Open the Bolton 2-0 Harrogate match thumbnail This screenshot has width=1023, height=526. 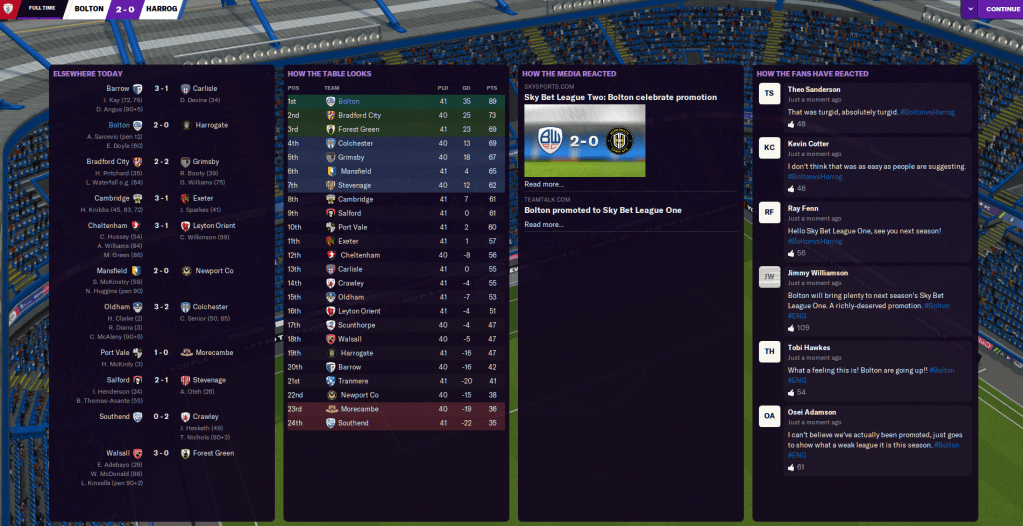[x=585, y=140]
